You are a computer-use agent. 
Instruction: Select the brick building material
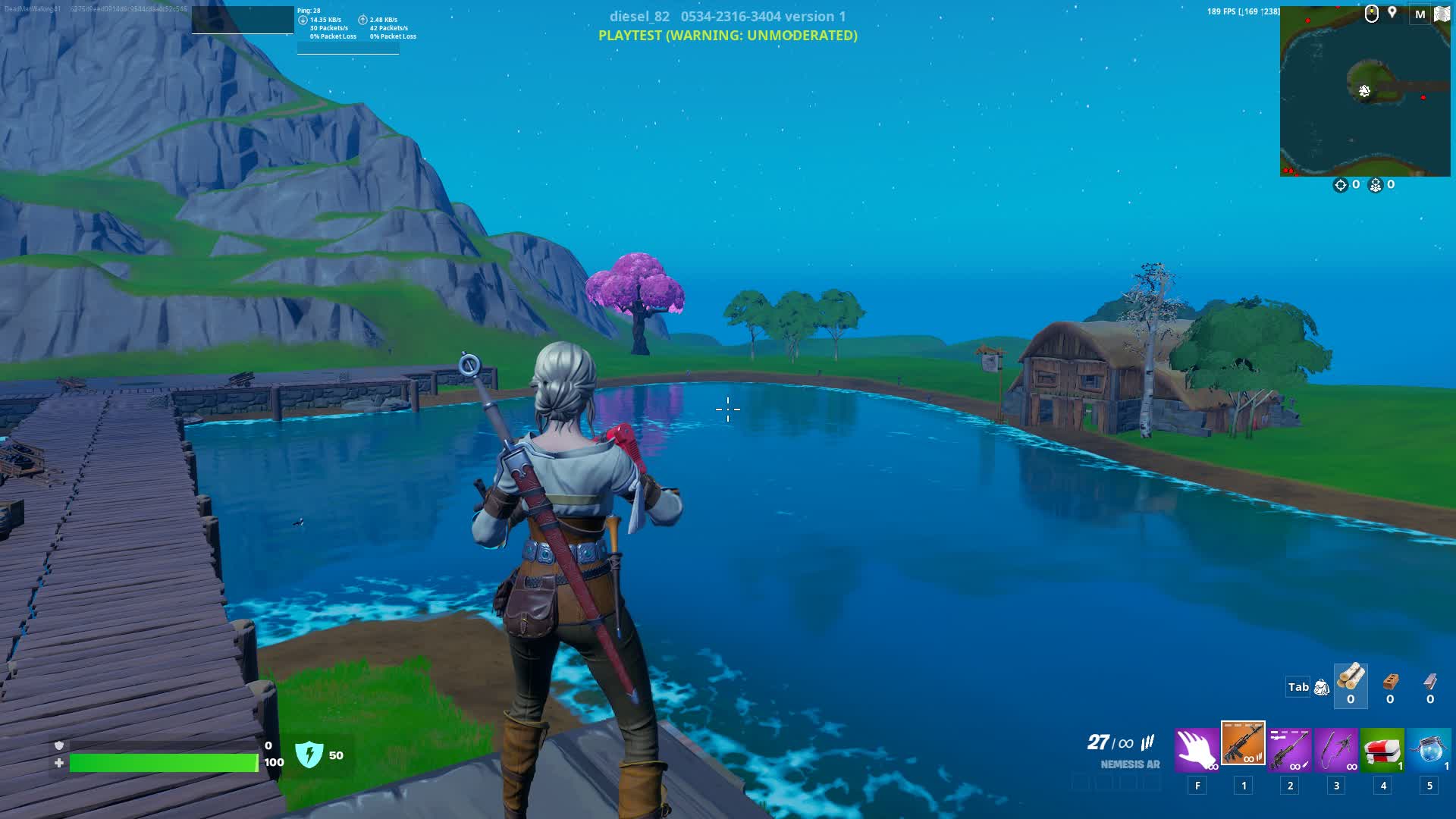tap(1390, 682)
